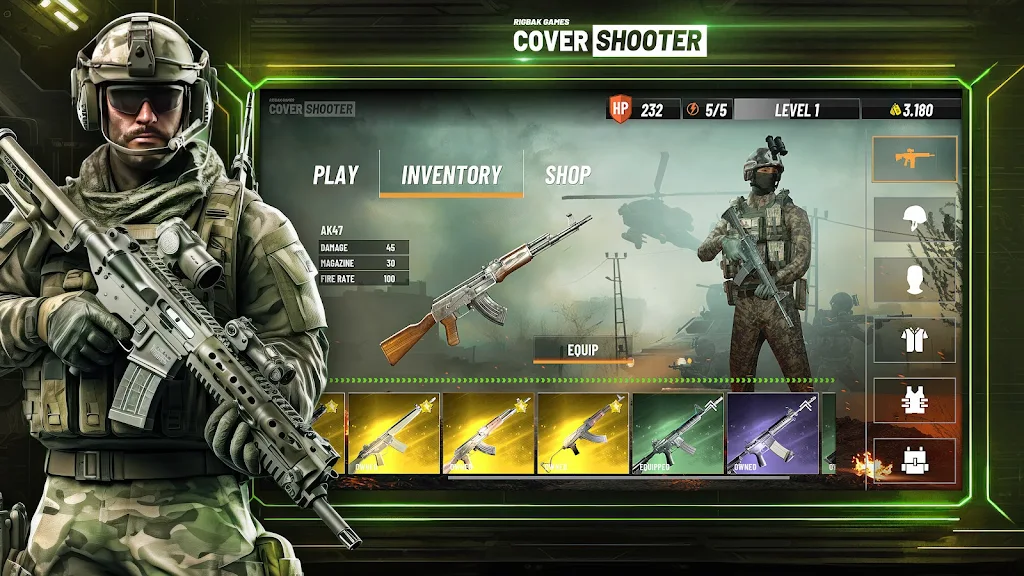Tap the energy 5/5 lightning indicator
The image size is (1024, 576).
coord(706,110)
